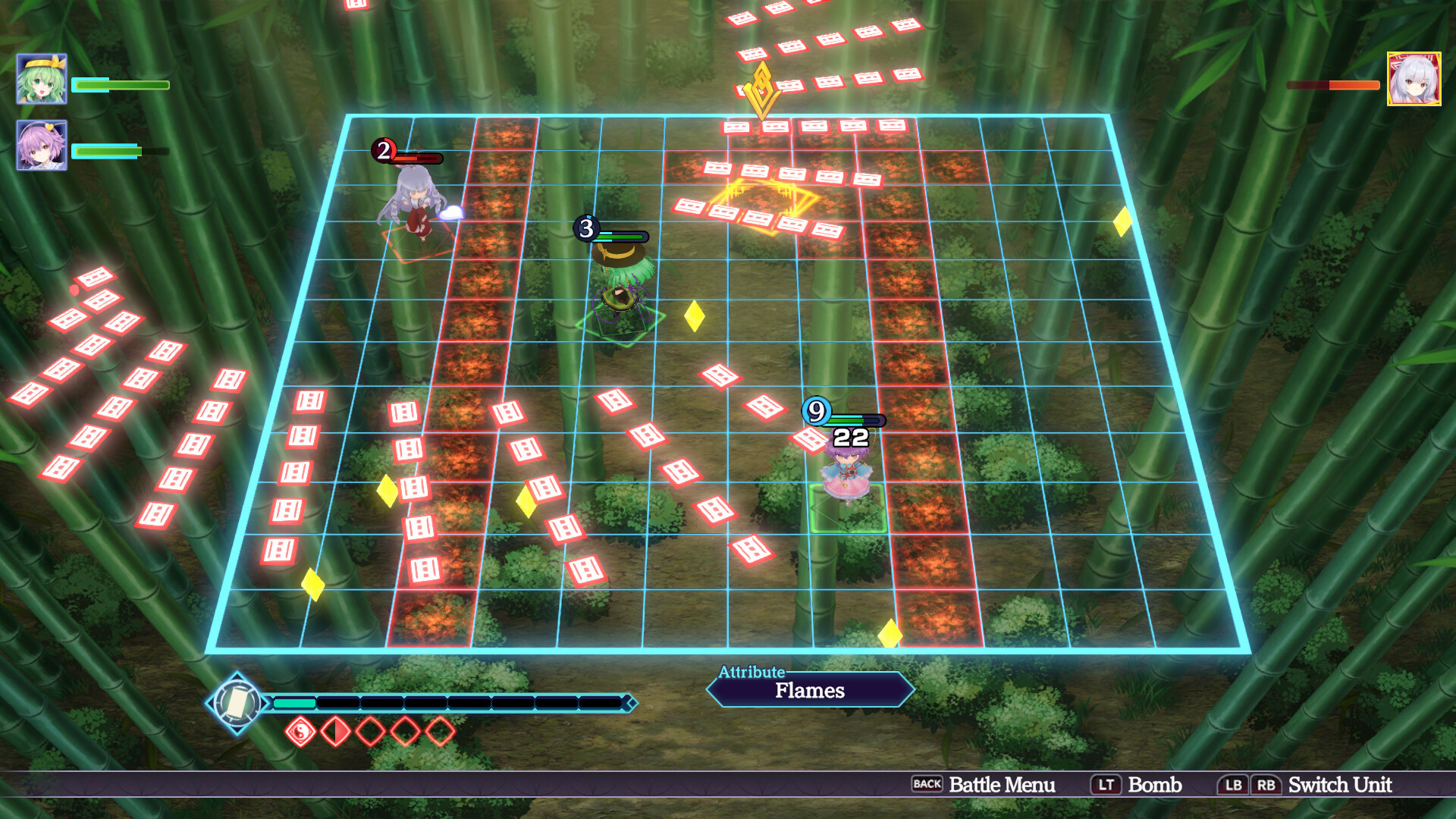This screenshot has width=1456, height=819.
Task: Click the white-haired boss portrait
Action: [x=1414, y=79]
